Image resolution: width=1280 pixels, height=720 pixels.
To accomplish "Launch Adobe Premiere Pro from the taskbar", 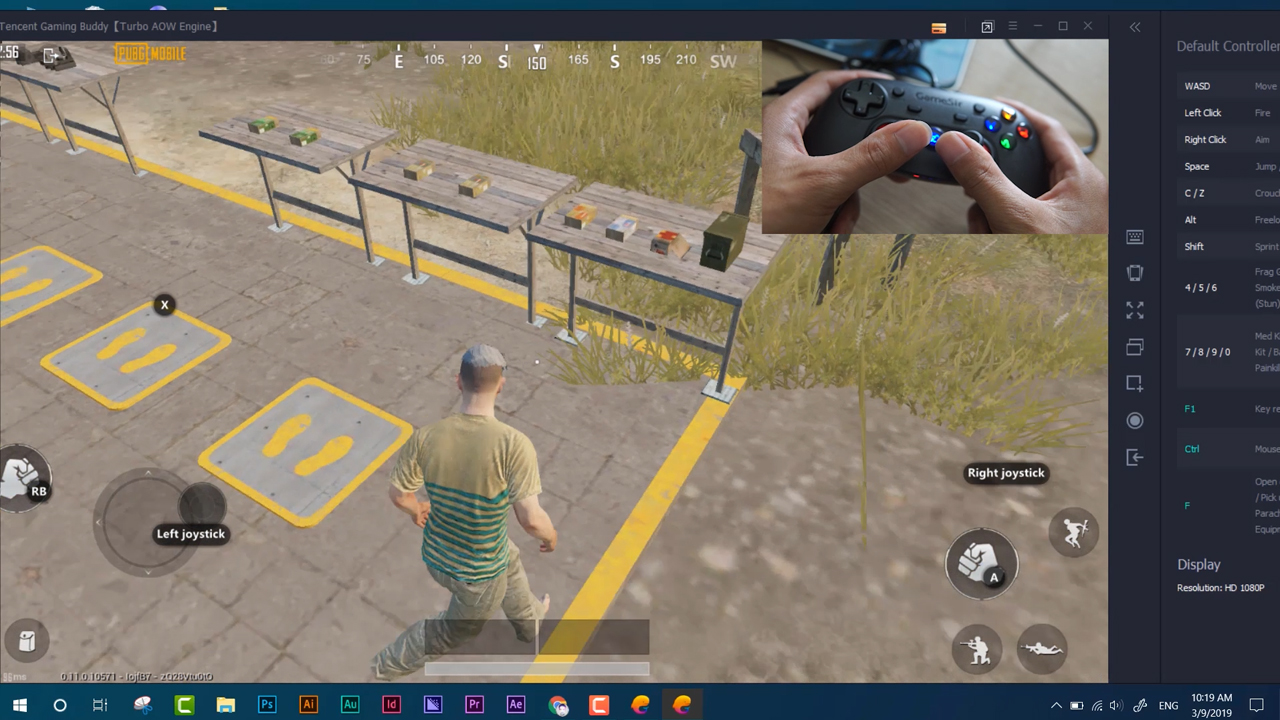I will pos(474,705).
